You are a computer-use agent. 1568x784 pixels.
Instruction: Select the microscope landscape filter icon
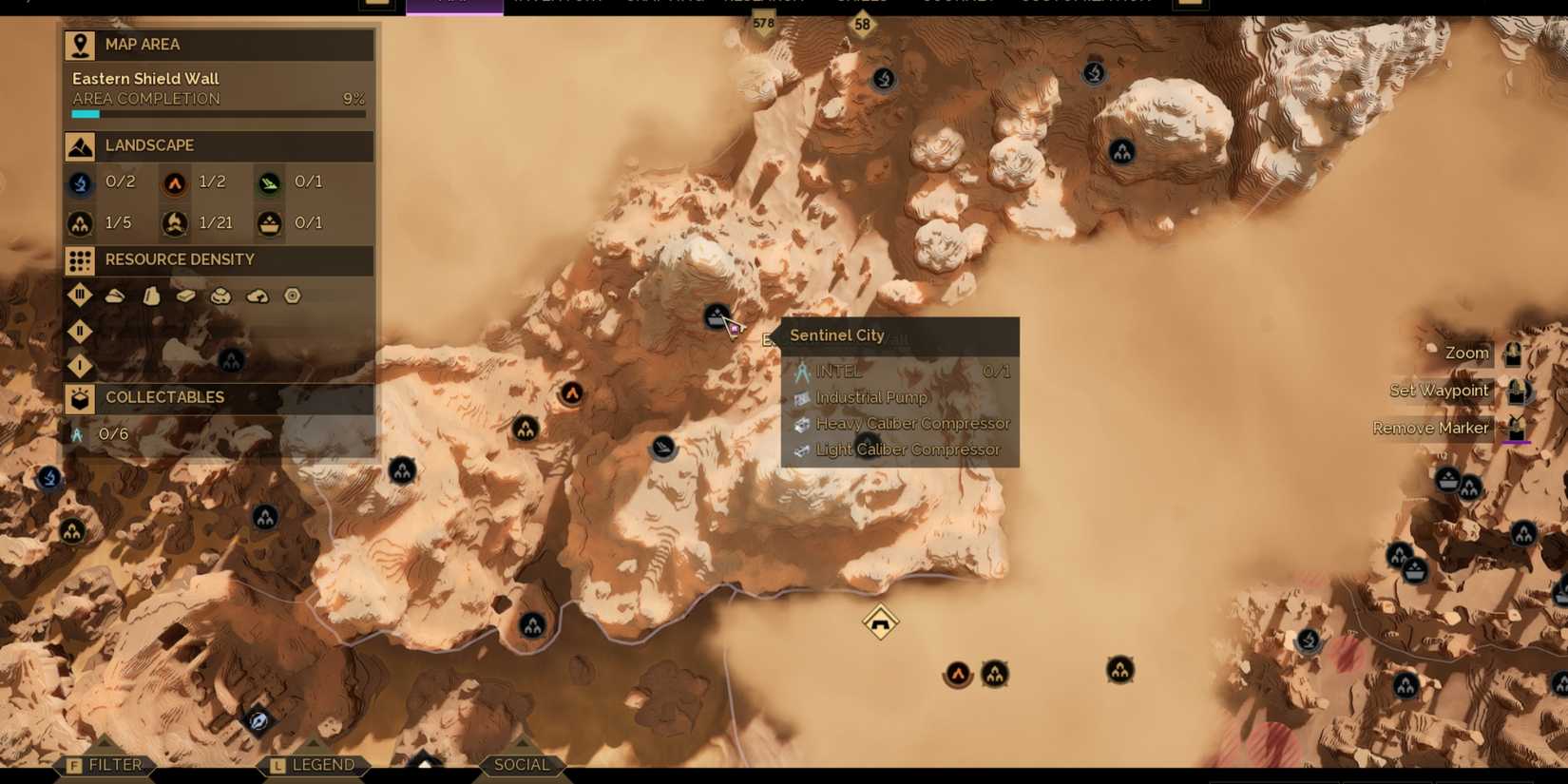80,182
